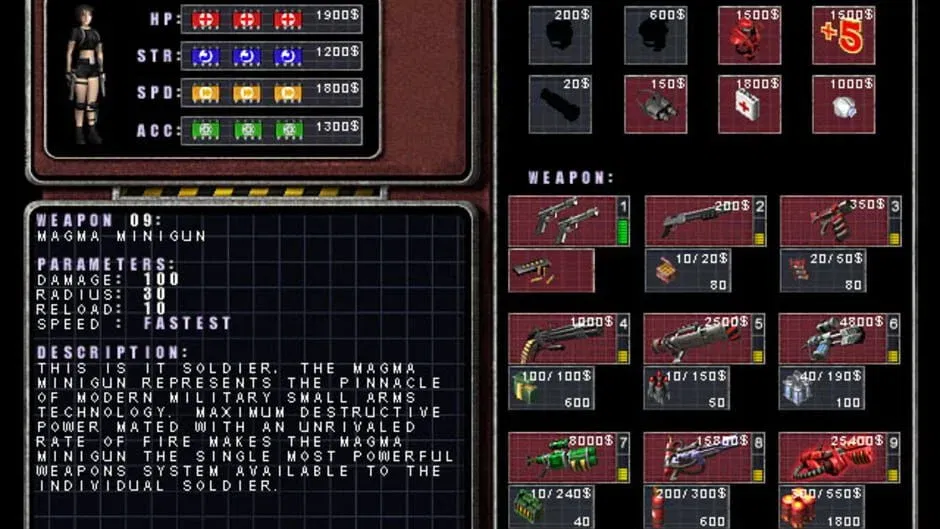Buy the 1000$ white orb item
Screen dimensions: 940x529
(843, 104)
